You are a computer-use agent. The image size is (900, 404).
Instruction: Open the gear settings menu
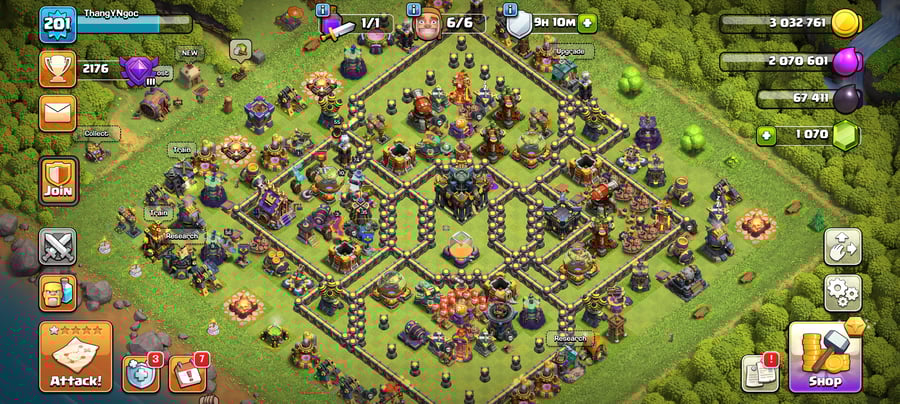(x=842, y=292)
